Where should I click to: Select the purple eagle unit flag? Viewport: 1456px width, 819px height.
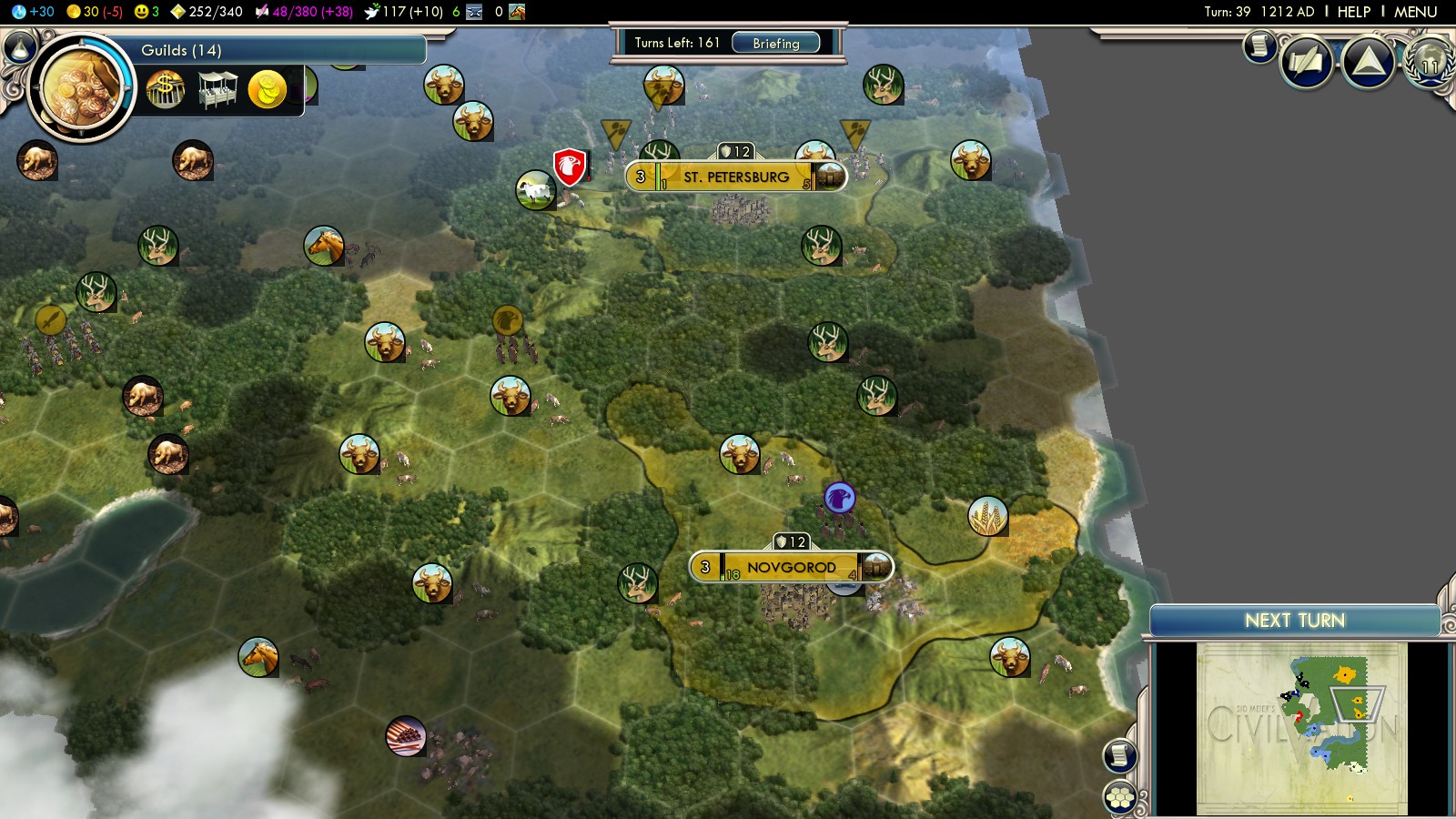tap(839, 498)
